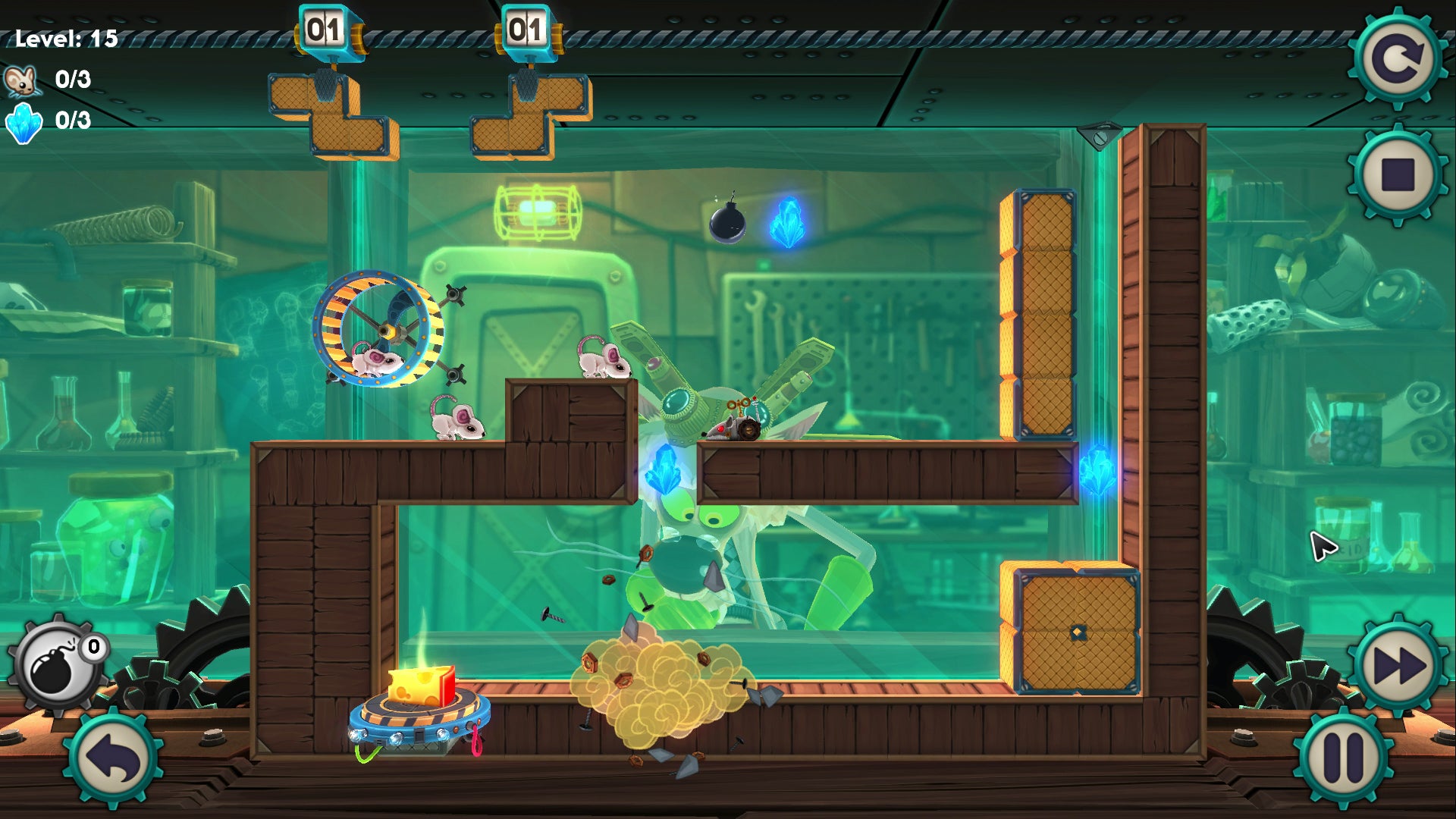
Task: Select the crystal cluster floating top center
Action: pyautogui.click(x=789, y=220)
